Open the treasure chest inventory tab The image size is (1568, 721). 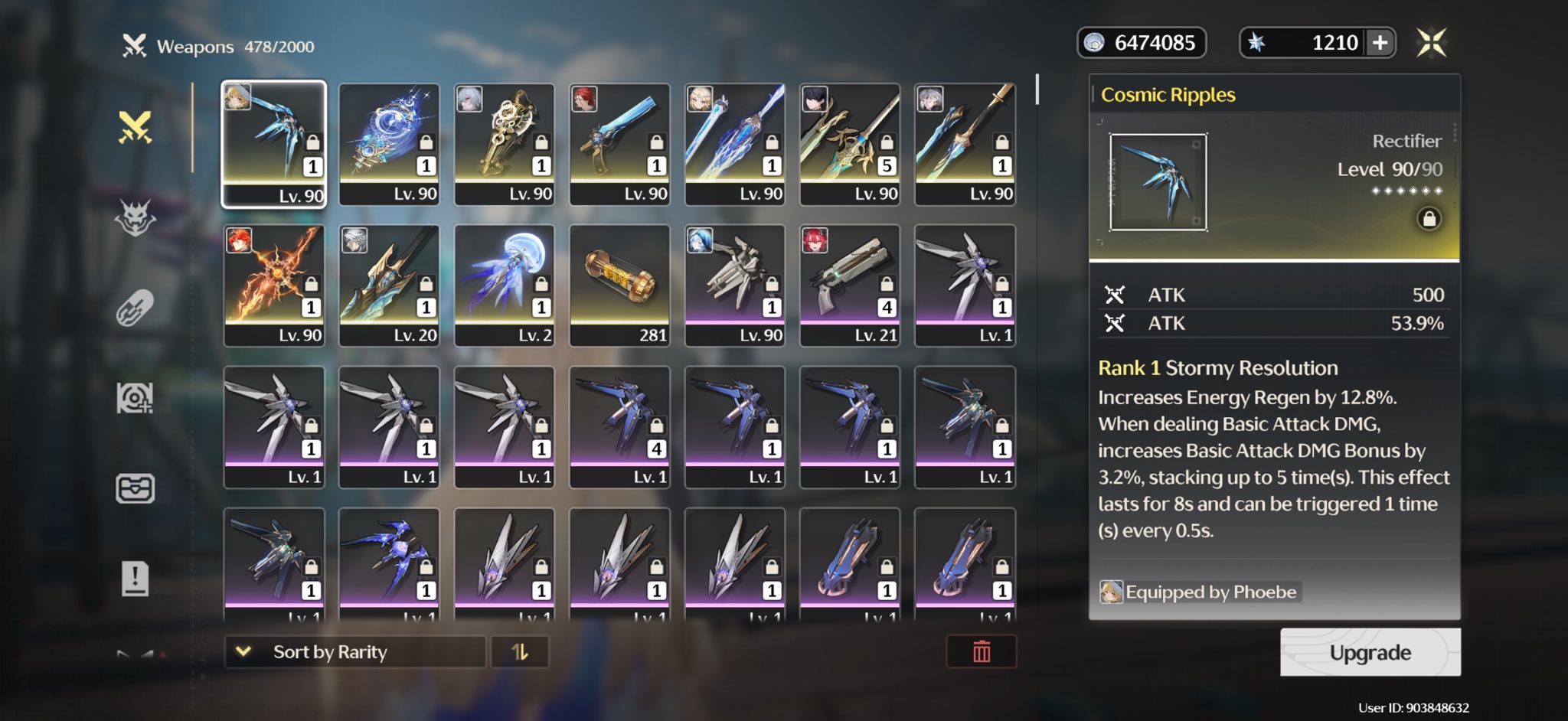click(136, 488)
